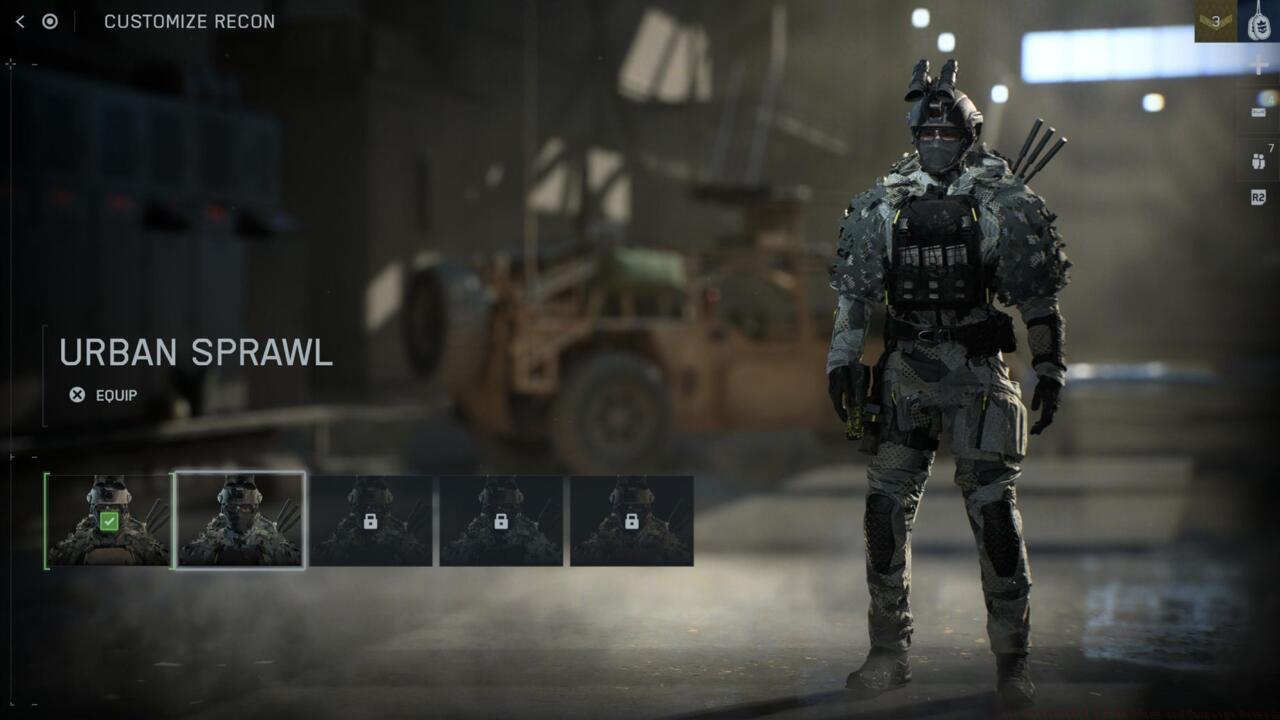Click the friends icon showing 7 online
Screen dimensions: 1280x720
click(x=1258, y=162)
